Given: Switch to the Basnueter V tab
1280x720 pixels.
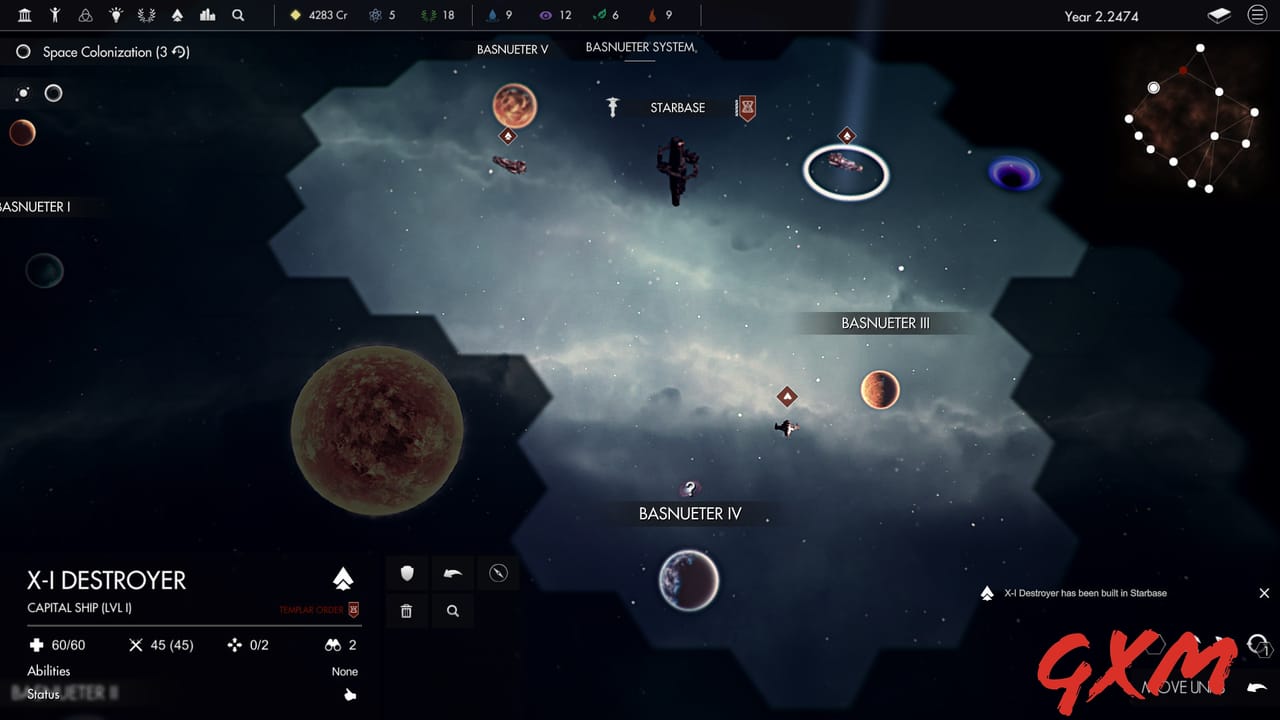Looking at the screenshot, I should coord(513,48).
